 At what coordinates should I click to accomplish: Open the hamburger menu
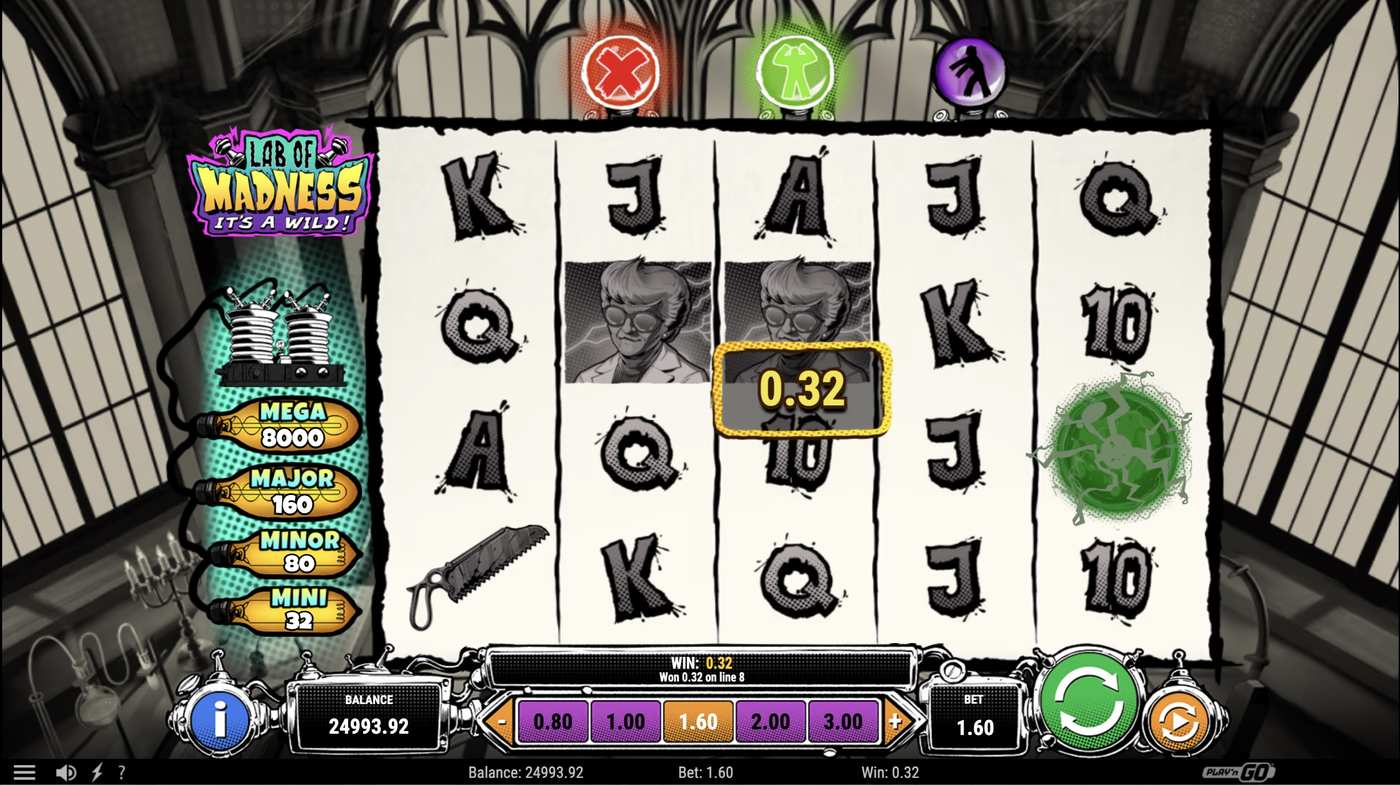point(24,771)
